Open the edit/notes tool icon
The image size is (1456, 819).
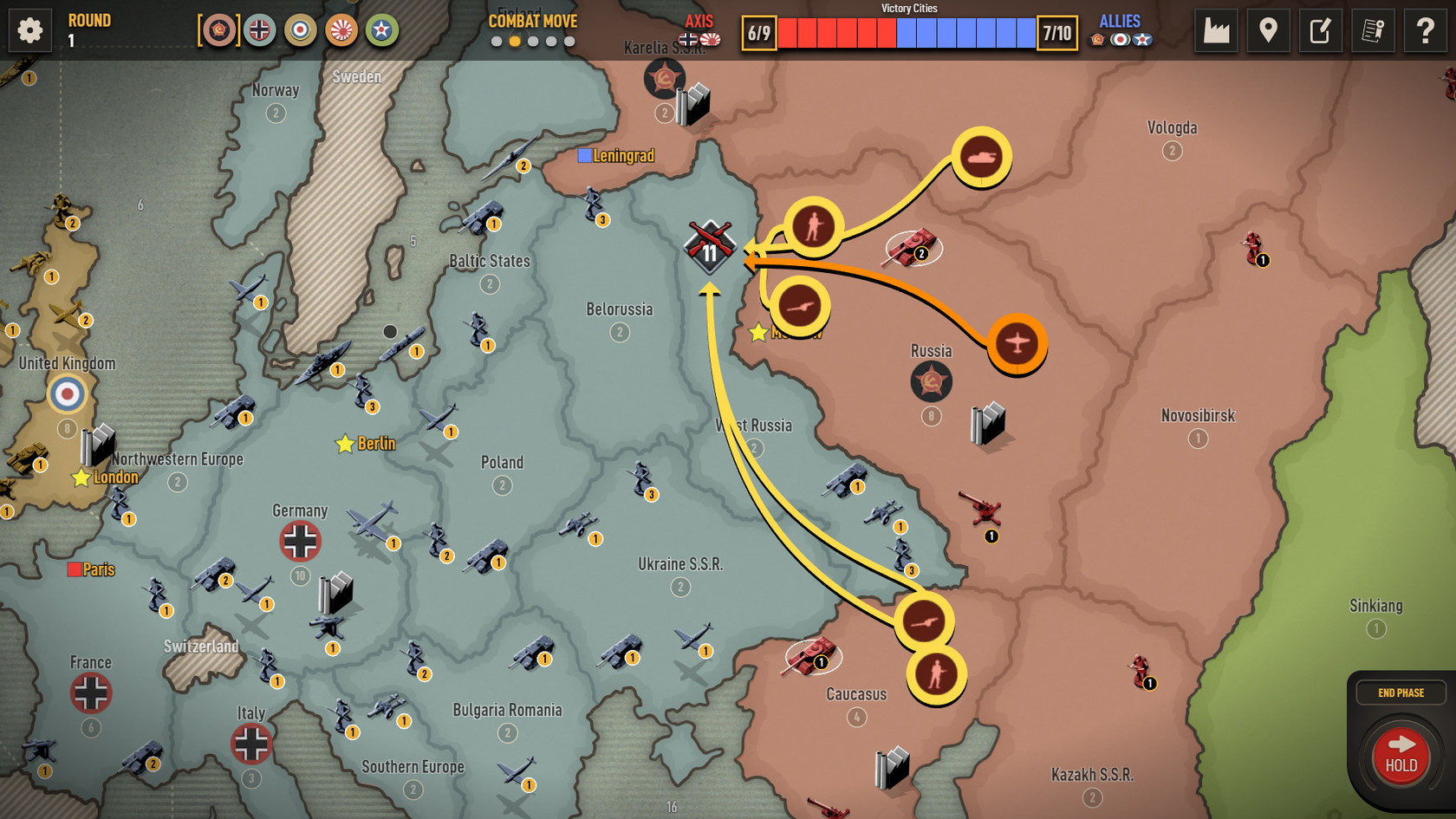coord(1320,30)
